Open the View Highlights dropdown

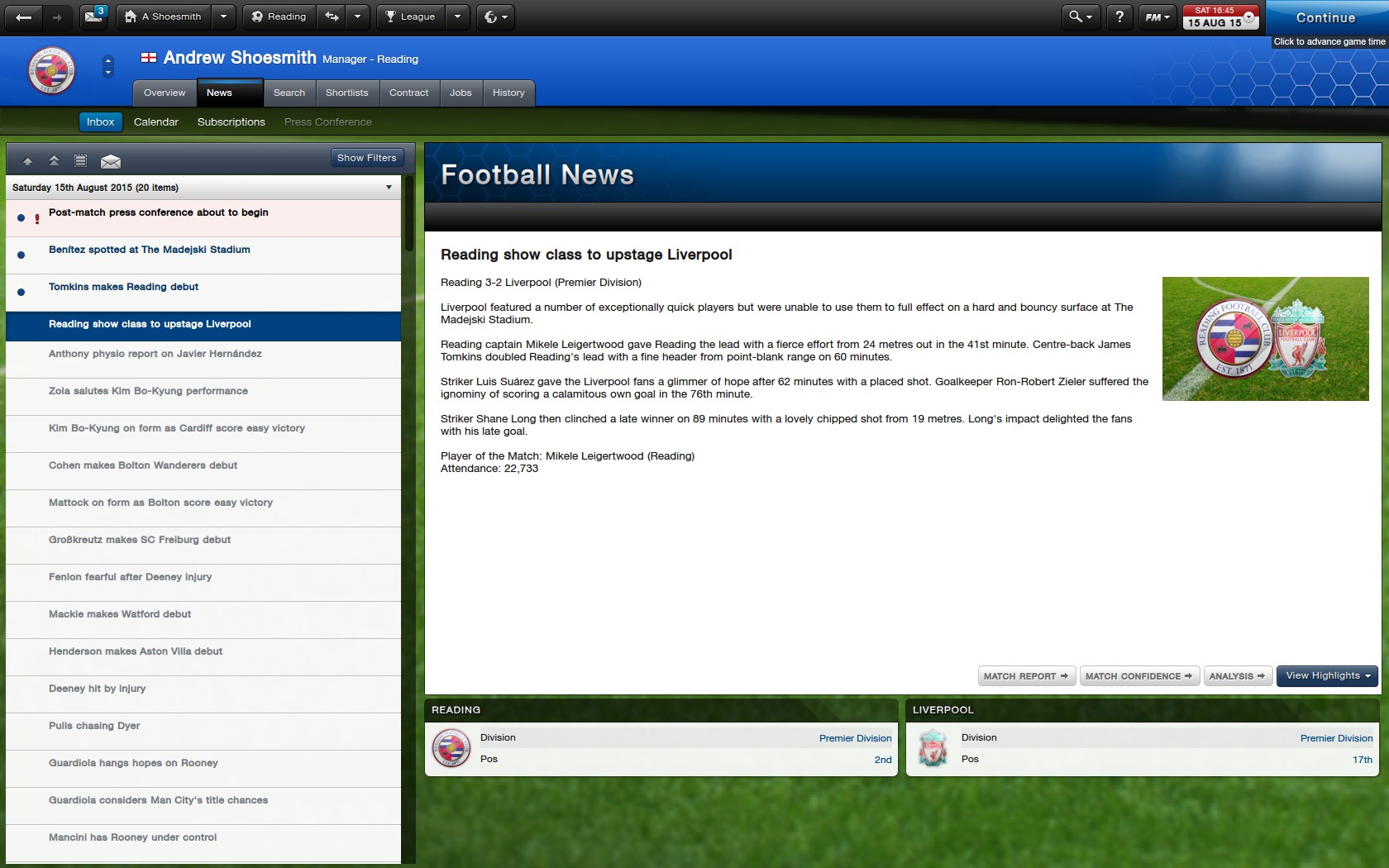pyautogui.click(x=1327, y=676)
